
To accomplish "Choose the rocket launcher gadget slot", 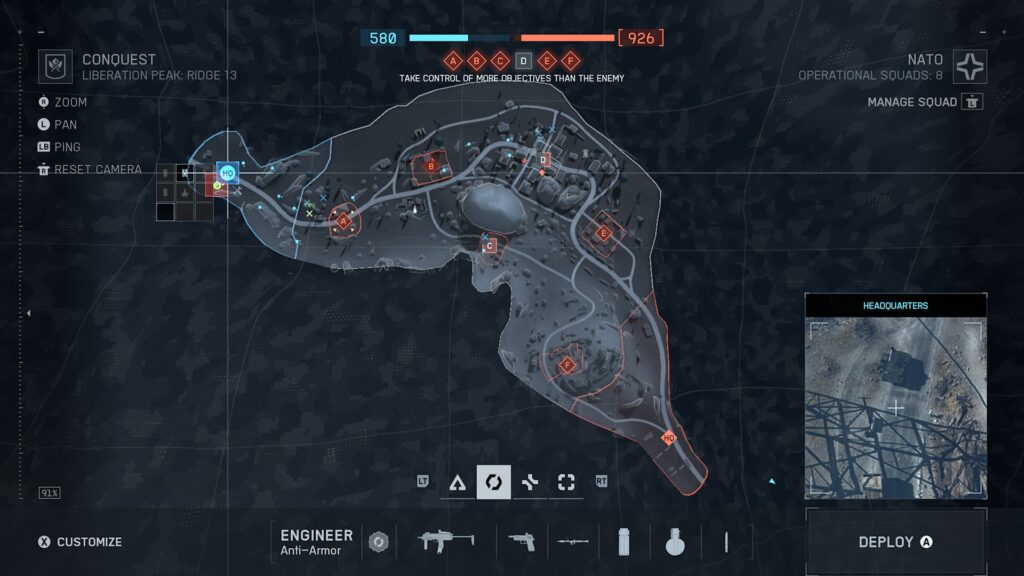I will [x=573, y=542].
